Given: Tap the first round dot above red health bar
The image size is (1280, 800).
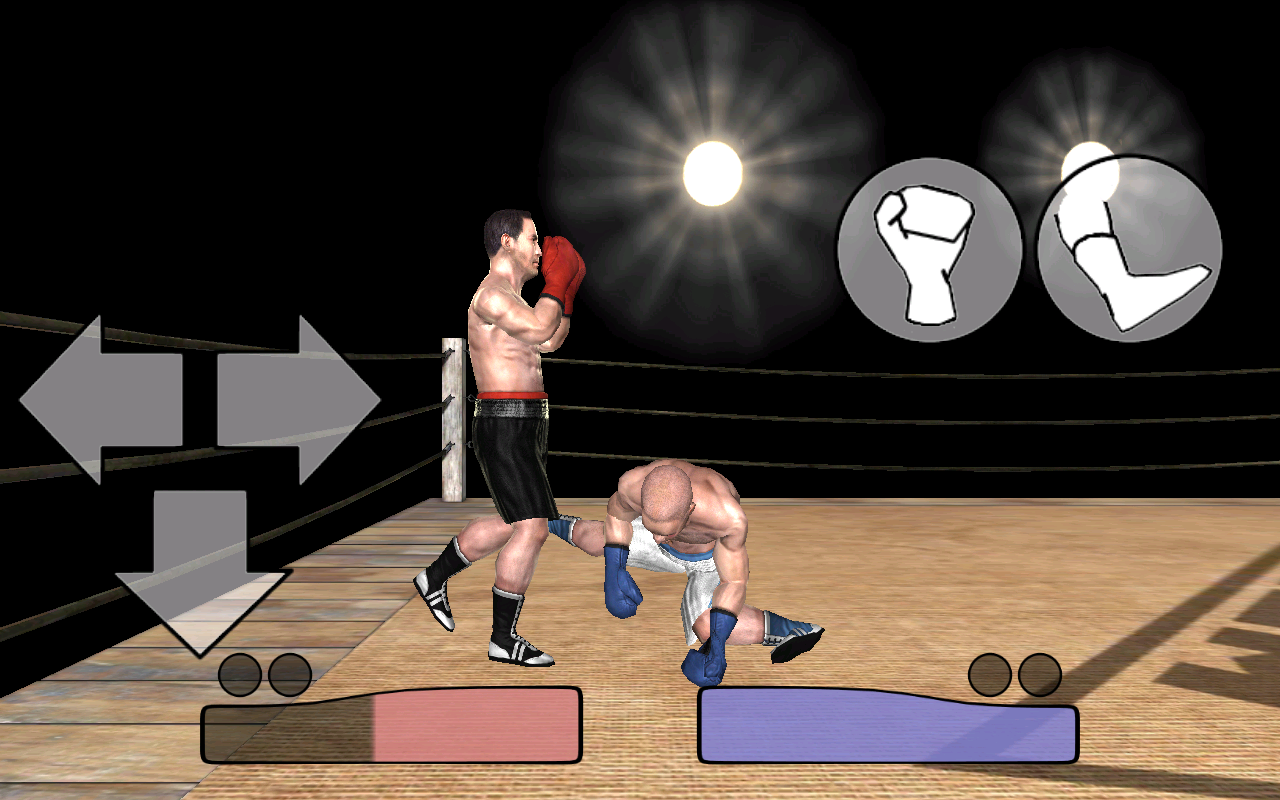Looking at the screenshot, I should pyautogui.click(x=241, y=672).
